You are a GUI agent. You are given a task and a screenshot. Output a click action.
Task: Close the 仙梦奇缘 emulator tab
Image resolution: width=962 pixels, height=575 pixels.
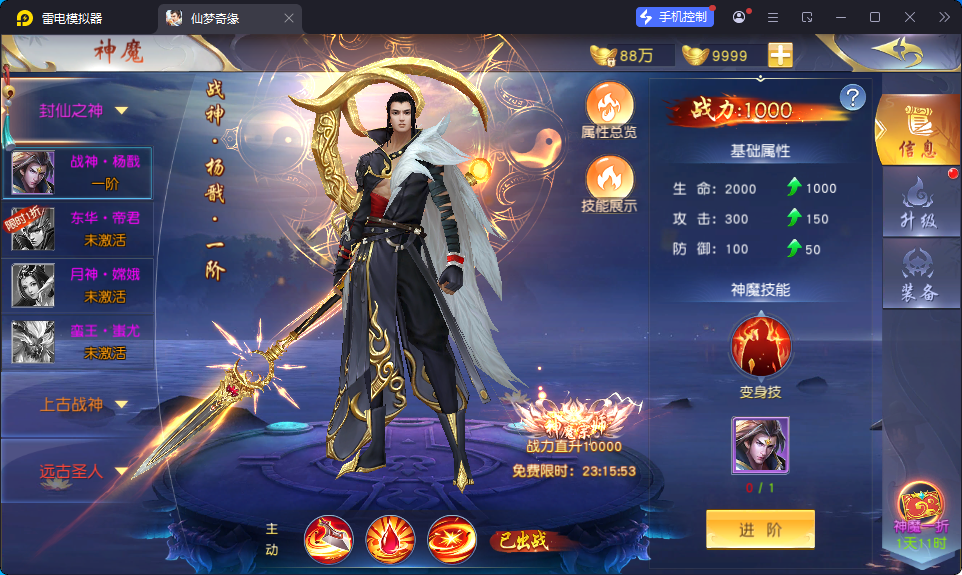[x=289, y=18]
